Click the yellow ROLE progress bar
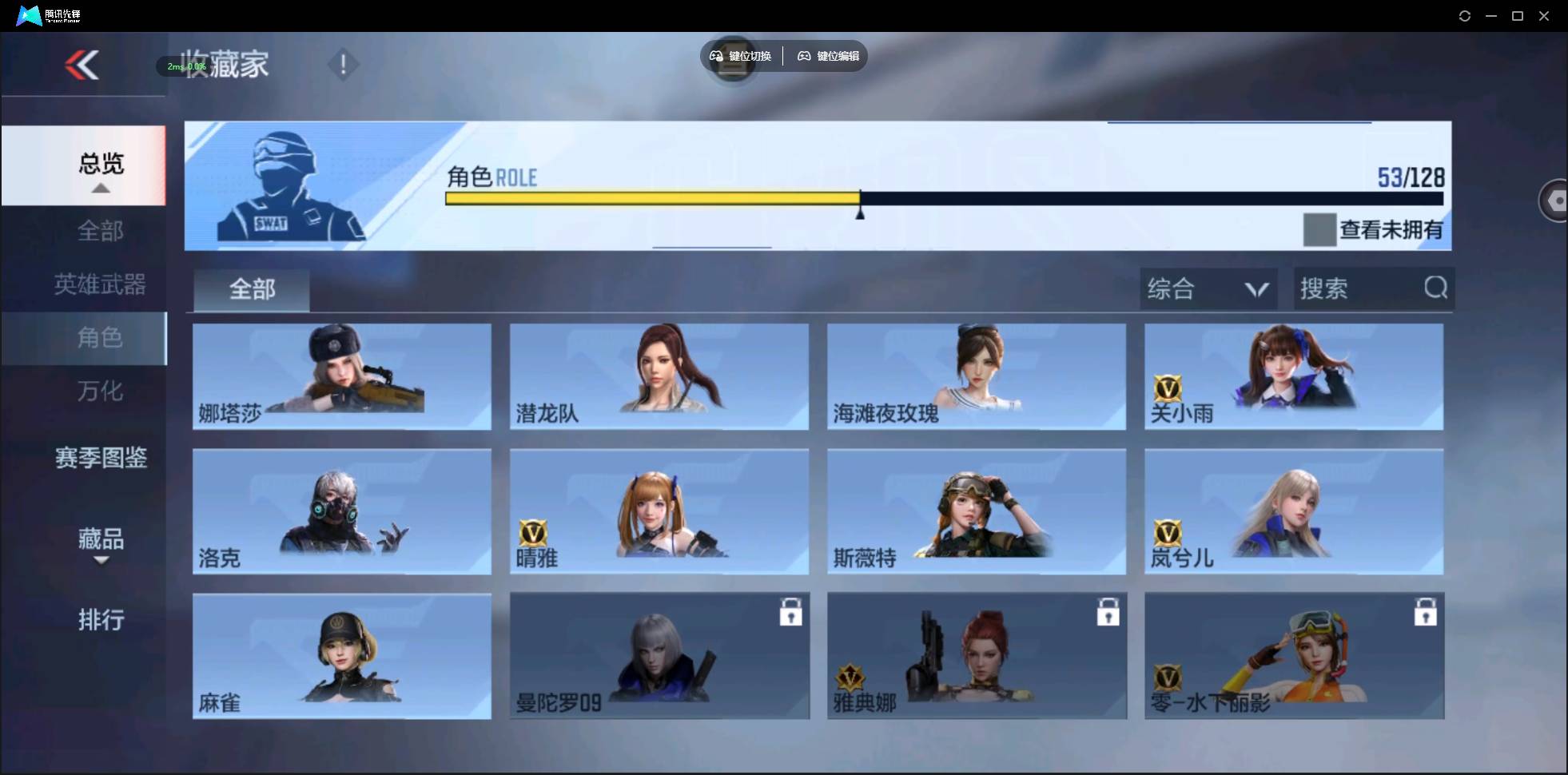This screenshot has width=1568, height=775. click(x=651, y=198)
